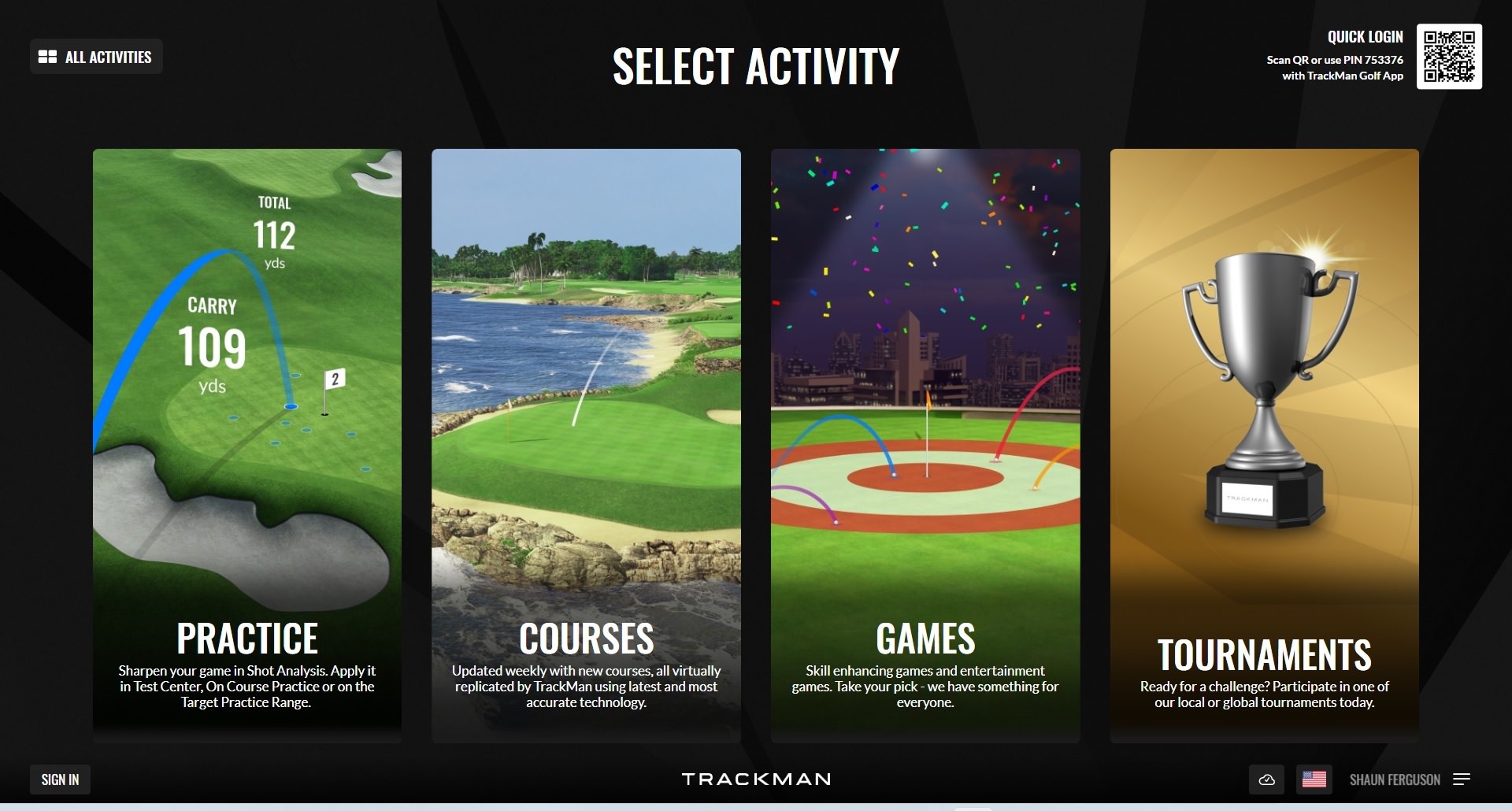Open the language selection menu via the flag
Screen dimensions: 1512x811
coord(1314,780)
